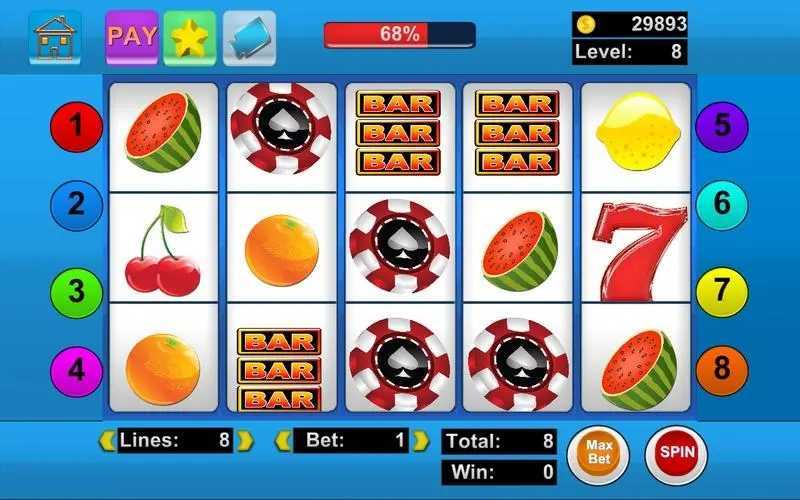Click the blue ticket icon
Viewport: 800px width, 500px height.
[x=249, y=37]
